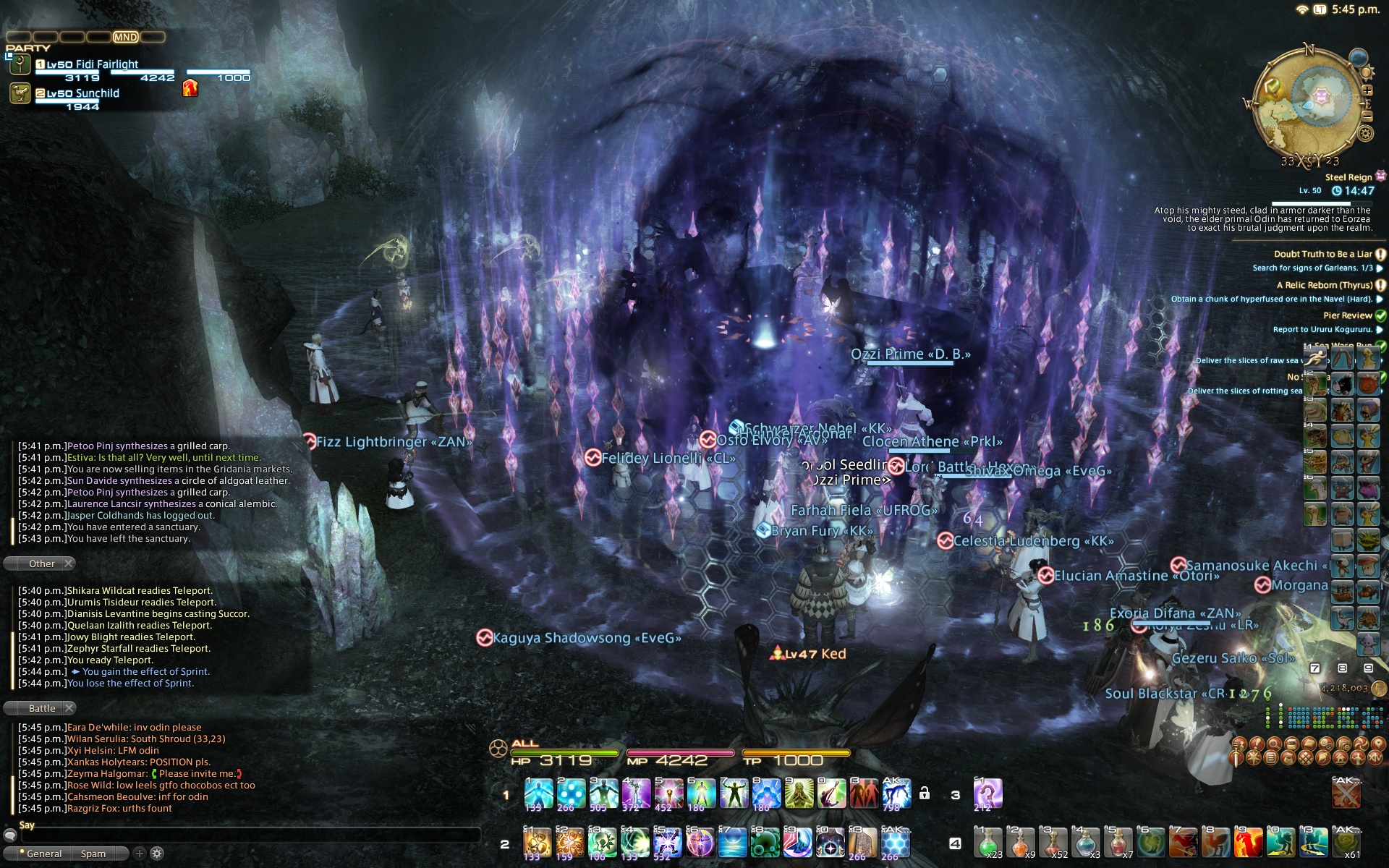
Task: Use the orange potion stack of 9
Action: pyautogui.click(x=1020, y=843)
